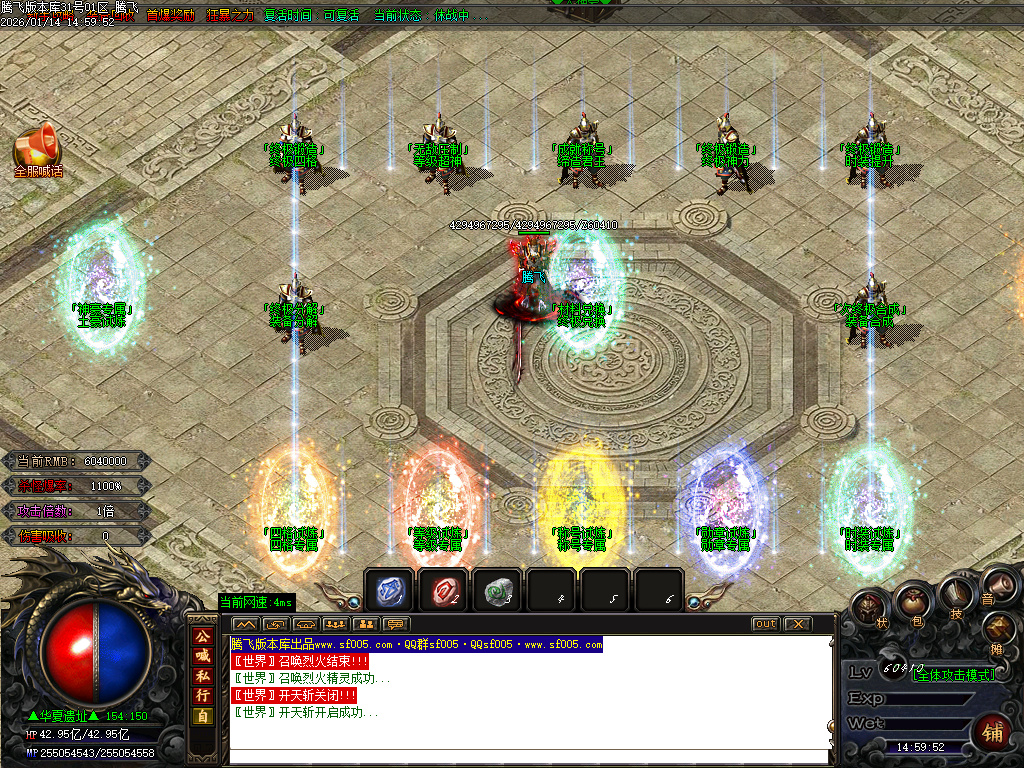Open the 首爆奖励 rewards menu
This screenshot has height=768, width=1024.
click(x=171, y=16)
